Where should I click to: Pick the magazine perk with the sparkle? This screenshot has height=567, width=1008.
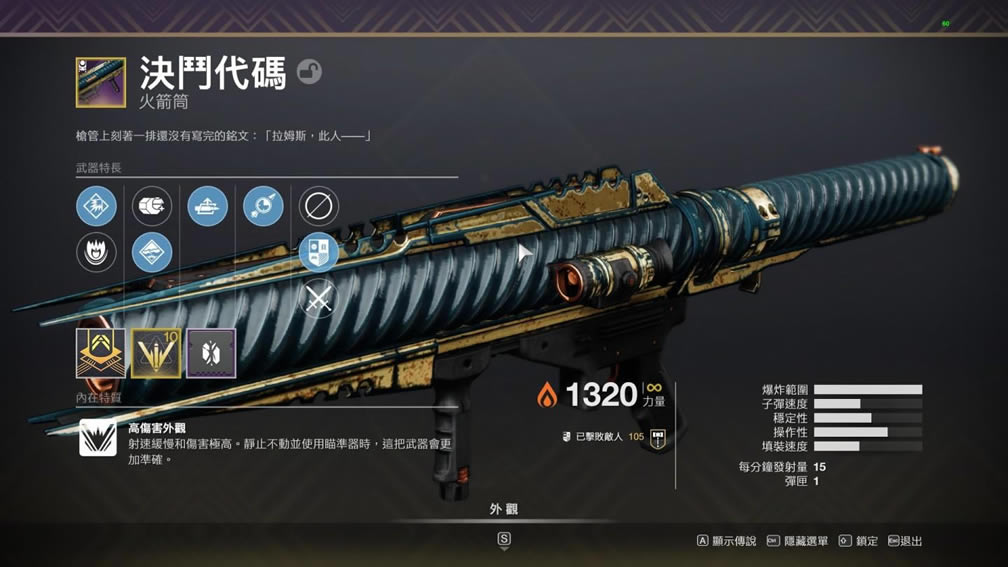tap(152, 207)
